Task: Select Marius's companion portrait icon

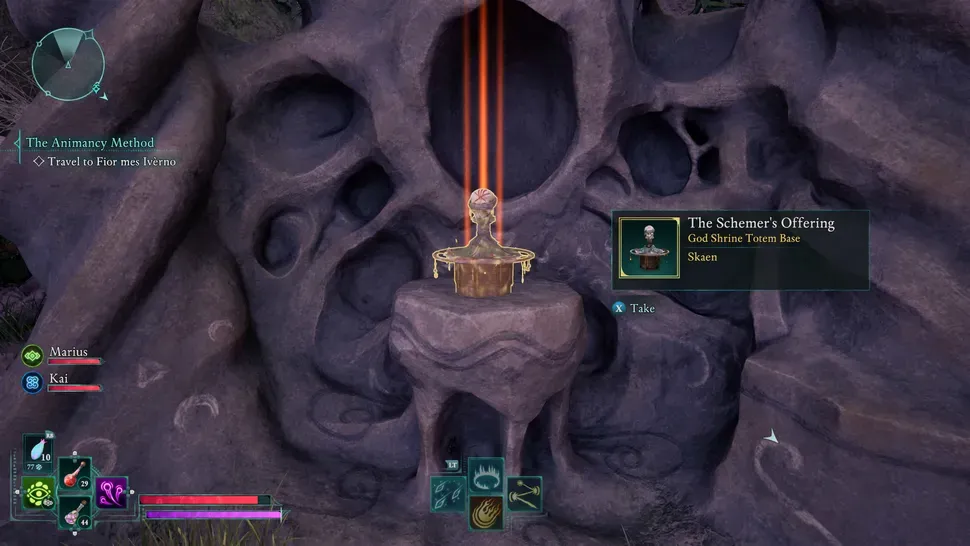Action: tap(33, 354)
